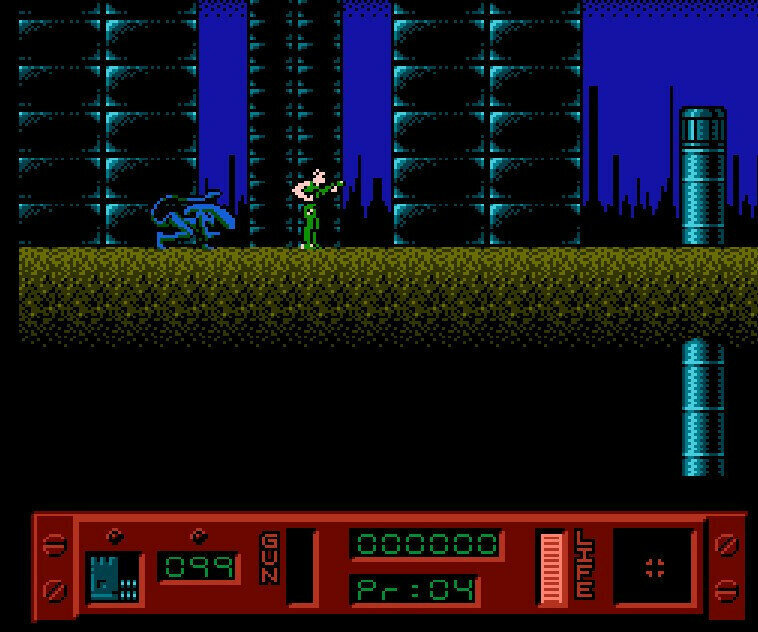Viewport: 758px width, 632px height.
Task: Open the motion tracker radar display
Action: point(654,567)
